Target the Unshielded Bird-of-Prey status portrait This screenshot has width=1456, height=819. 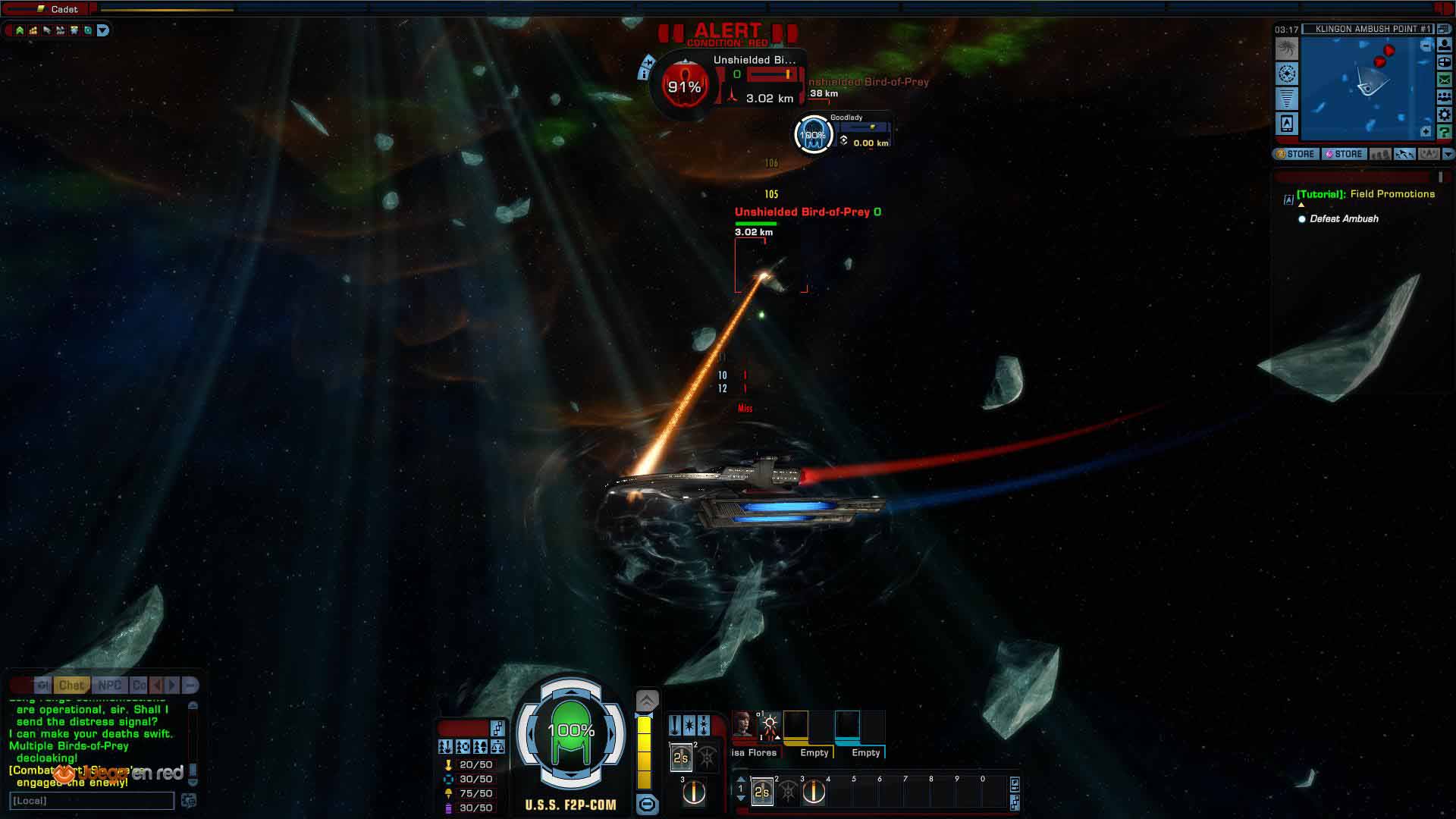point(684,87)
